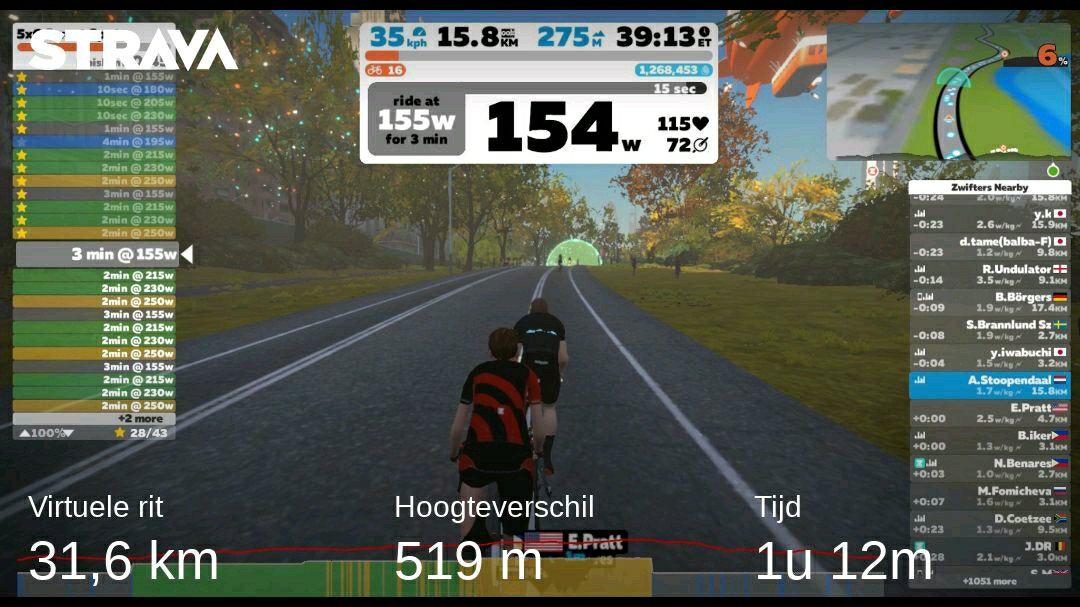Increase workout intensity with up arrow
This screenshot has height=607, width=1080.
click(x=25, y=433)
